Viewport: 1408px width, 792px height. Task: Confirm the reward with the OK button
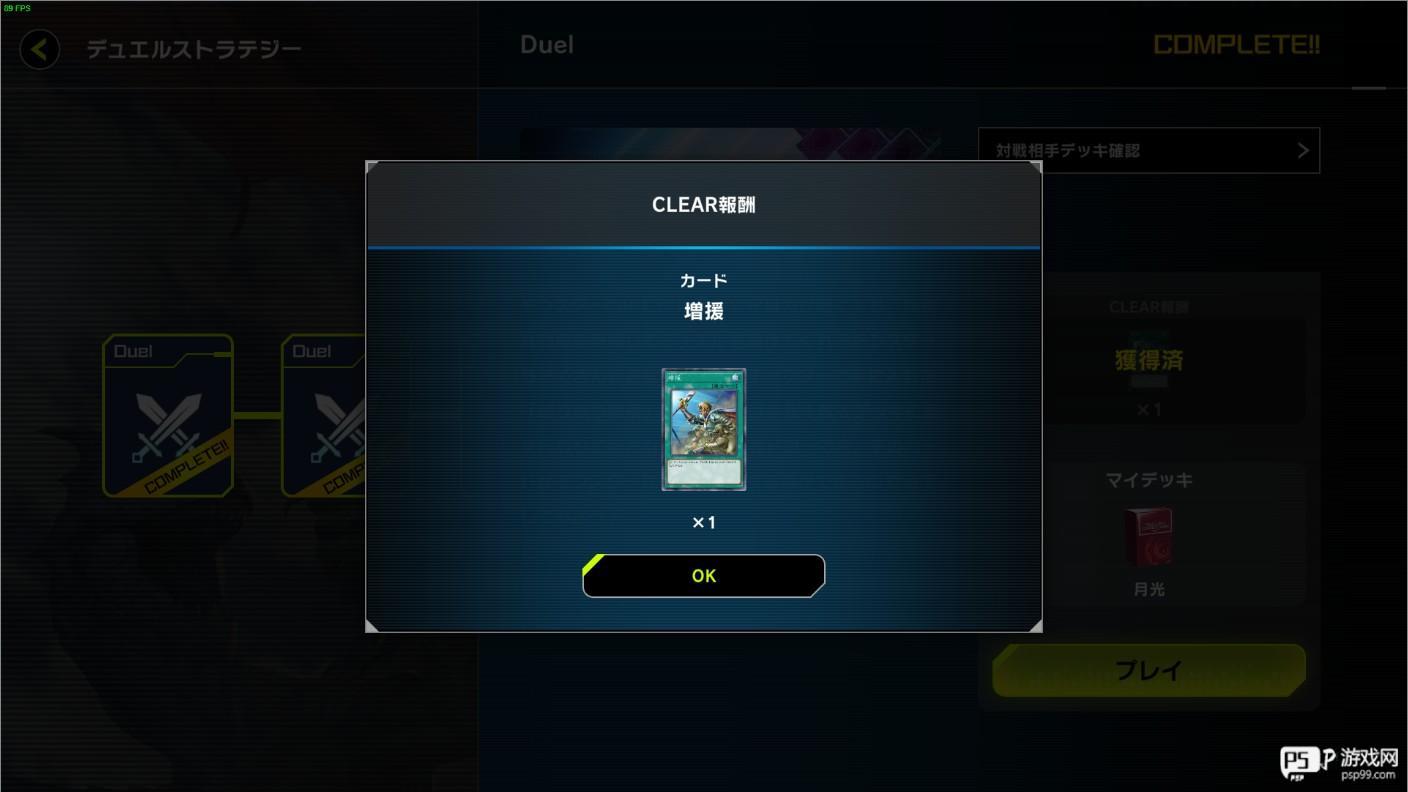click(703, 576)
